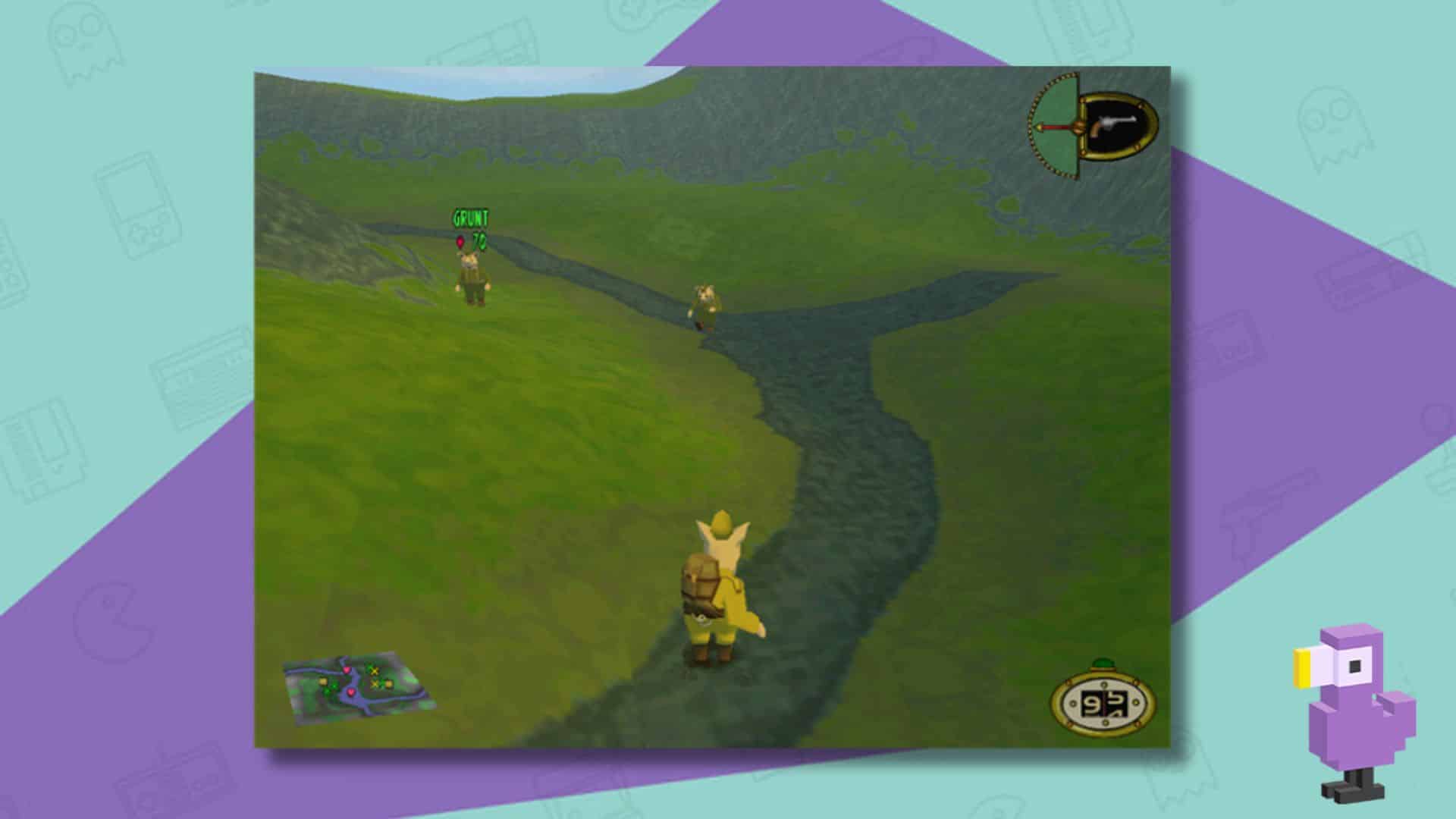Select the revolver weapon icon in the HUD
This screenshot has width=1456, height=819.
(1116, 123)
